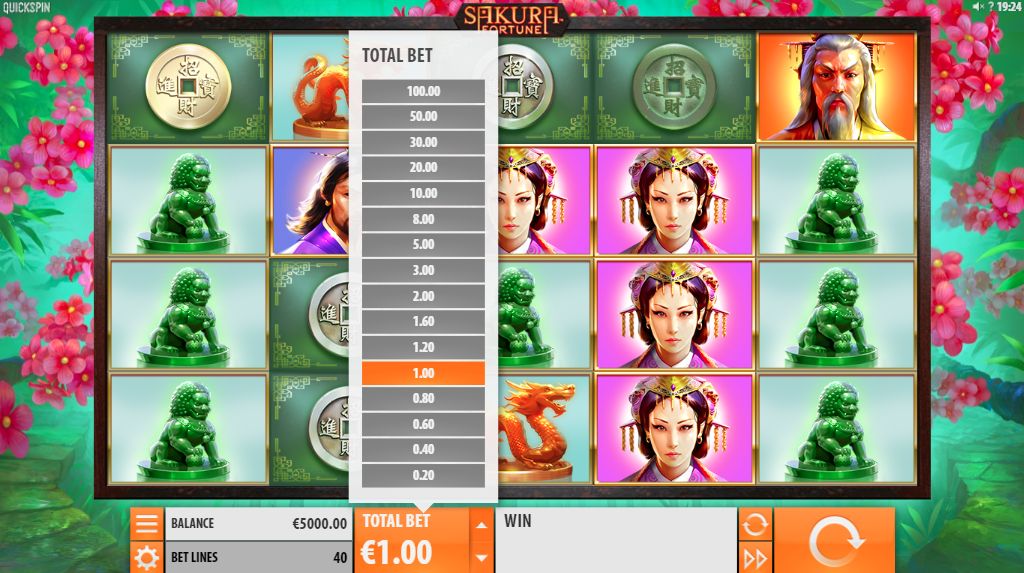Decrease bet with the down arrow

482,557
